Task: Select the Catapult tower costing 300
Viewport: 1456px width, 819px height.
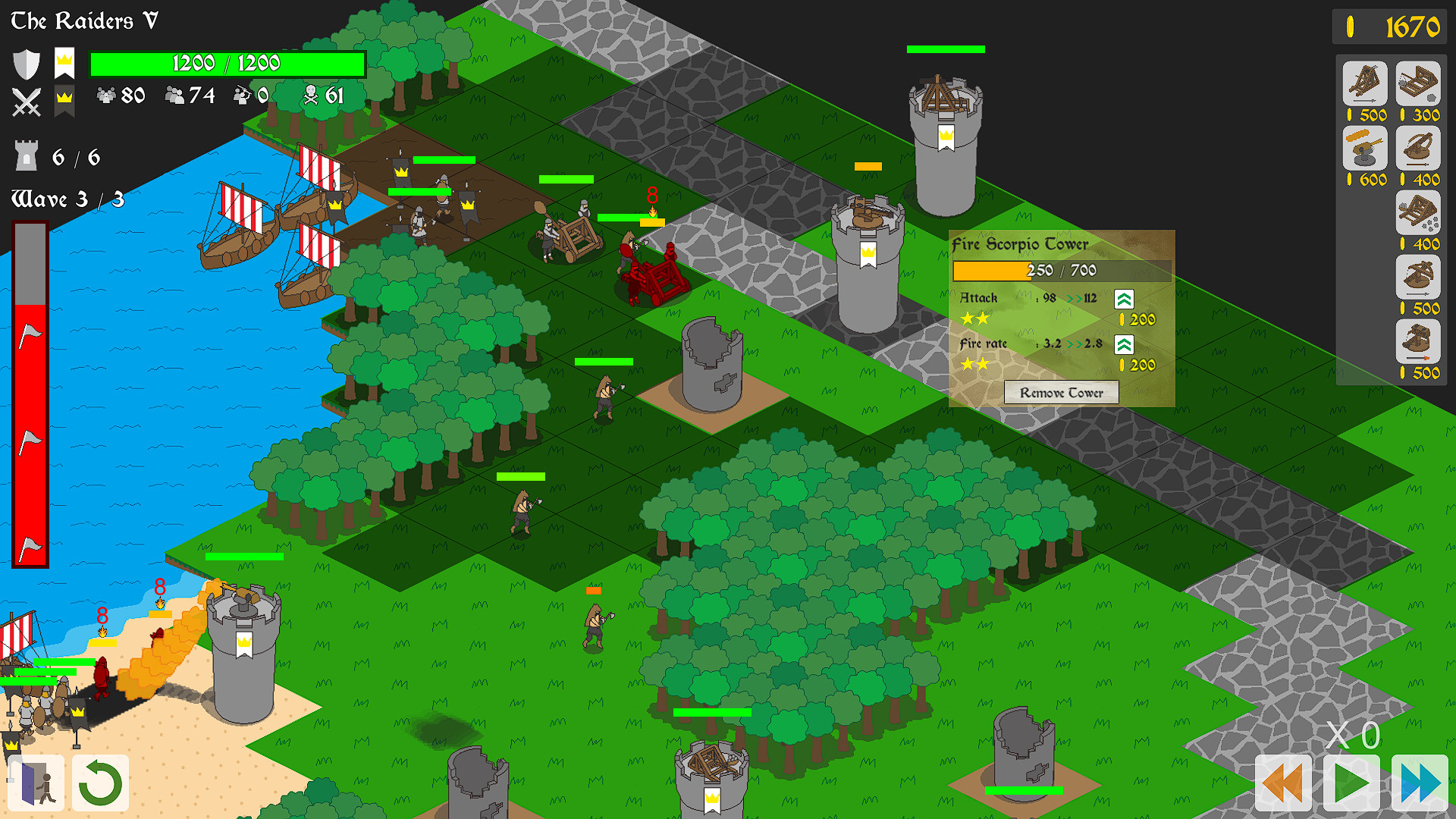Action: 1417,85
